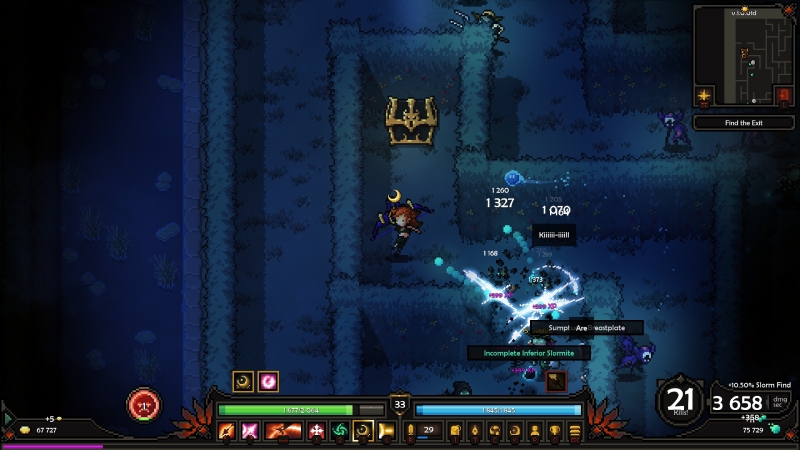
Task: Select the pink swirl buff icon
Action: (268, 381)
